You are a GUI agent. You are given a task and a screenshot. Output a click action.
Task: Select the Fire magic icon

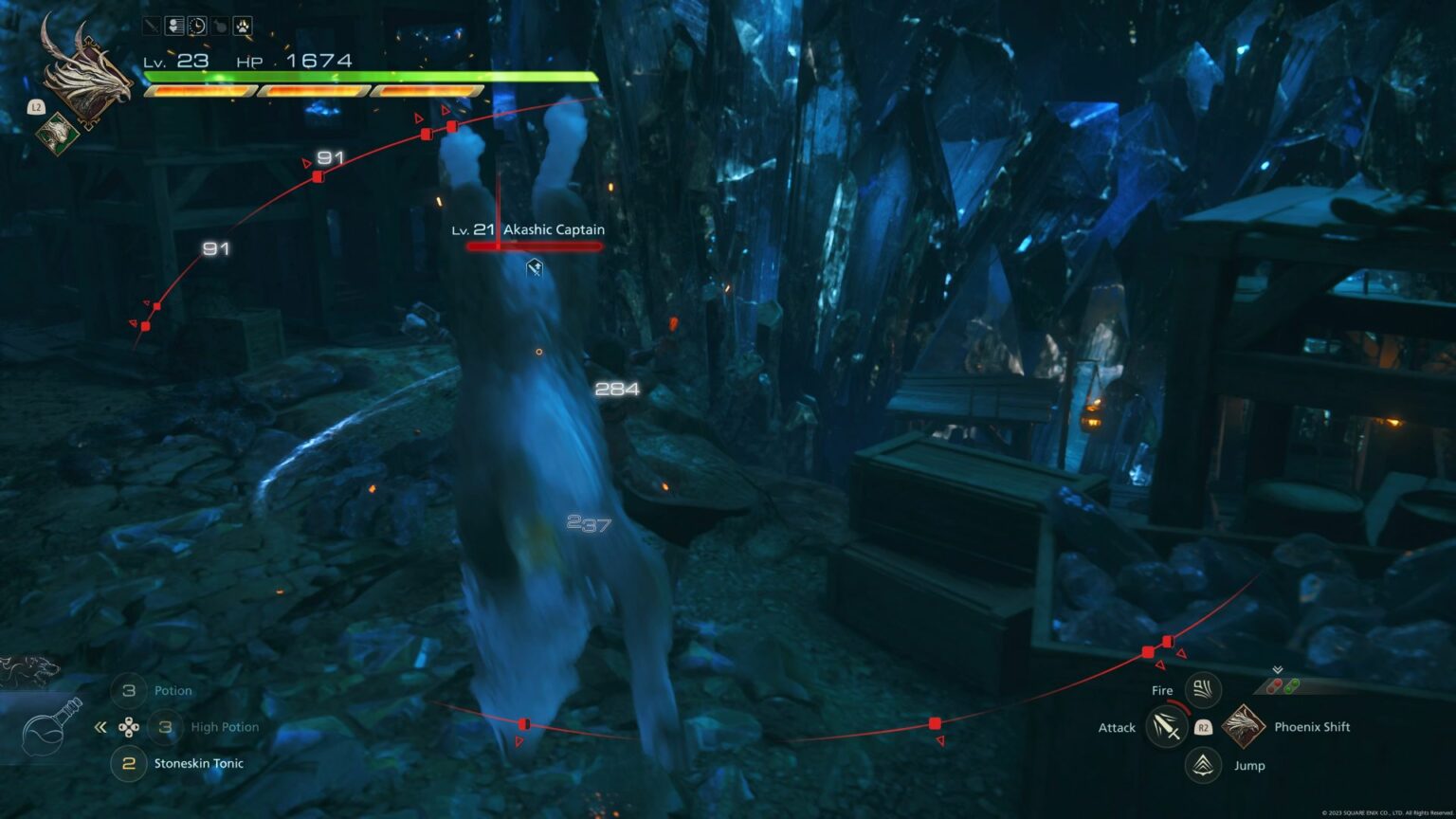click(1202, 689)
